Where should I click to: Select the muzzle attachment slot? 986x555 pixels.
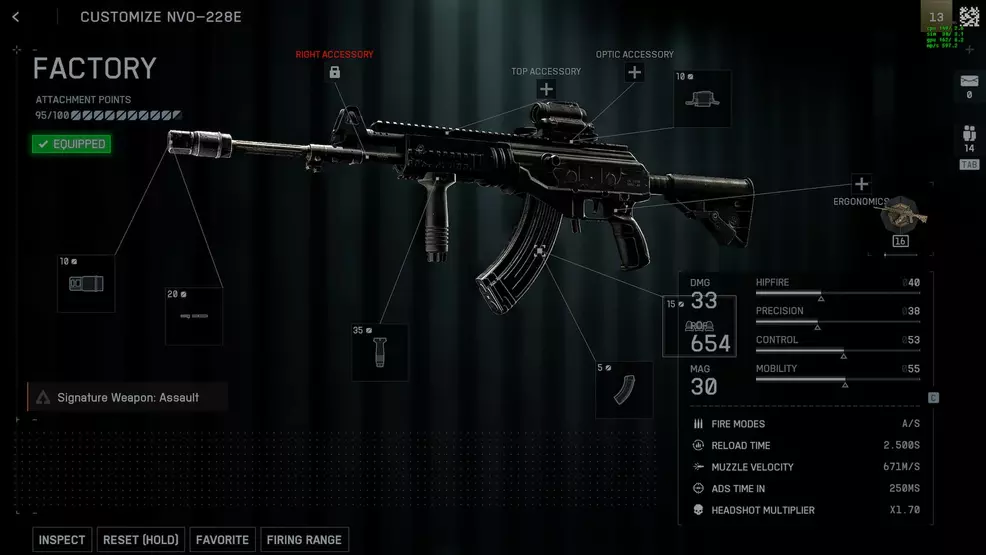[86, 284]
